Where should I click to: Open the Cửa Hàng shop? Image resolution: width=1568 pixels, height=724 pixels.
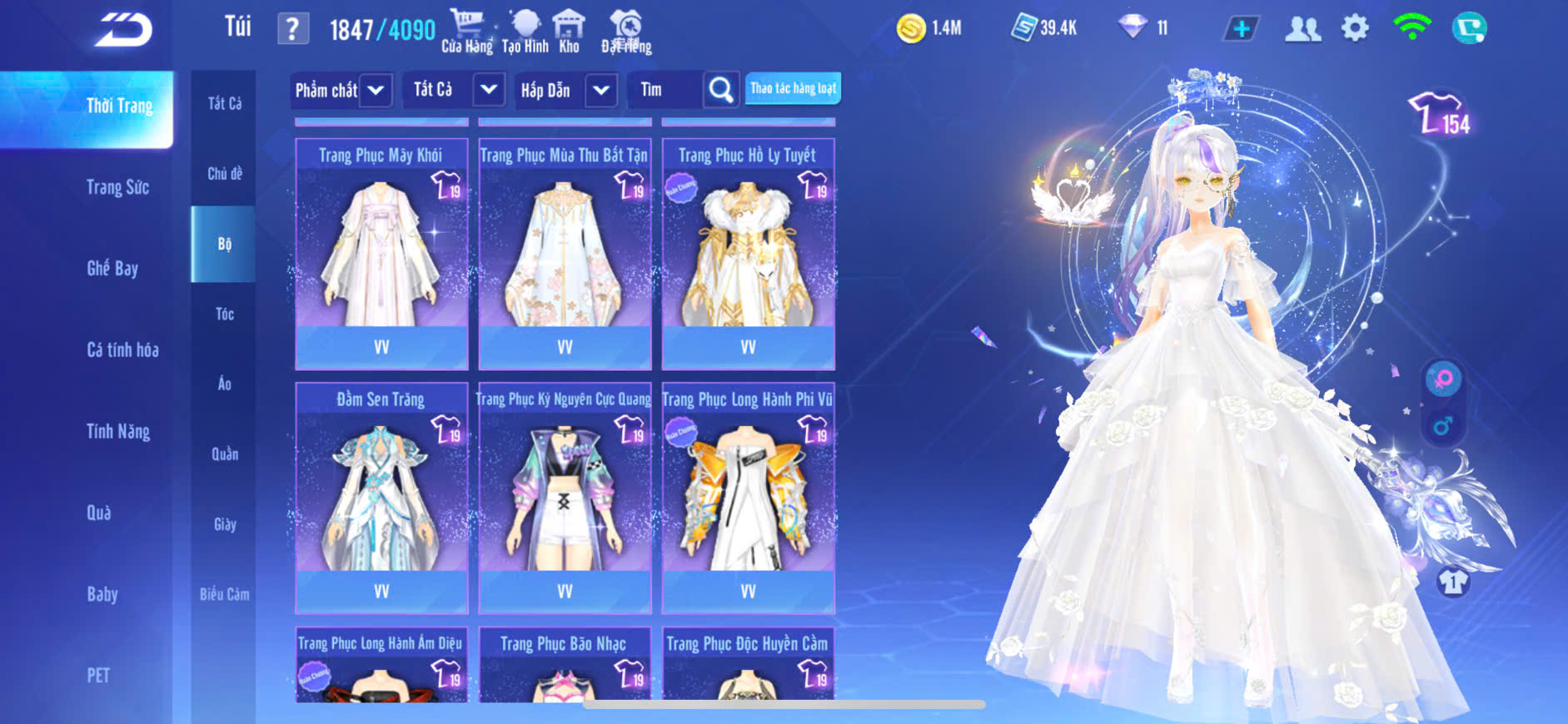466,32
